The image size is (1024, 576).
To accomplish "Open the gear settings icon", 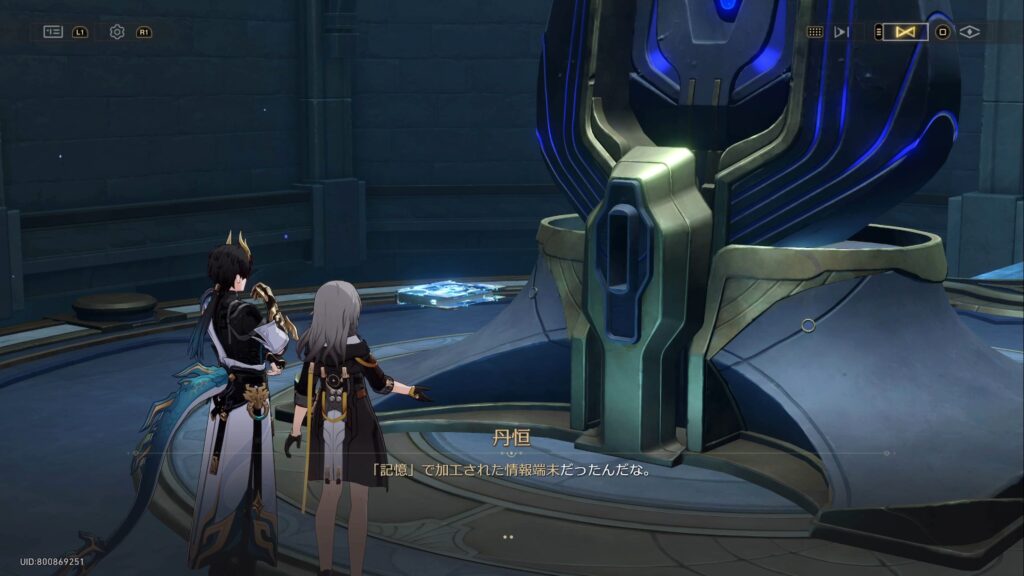I will (117, 32).
